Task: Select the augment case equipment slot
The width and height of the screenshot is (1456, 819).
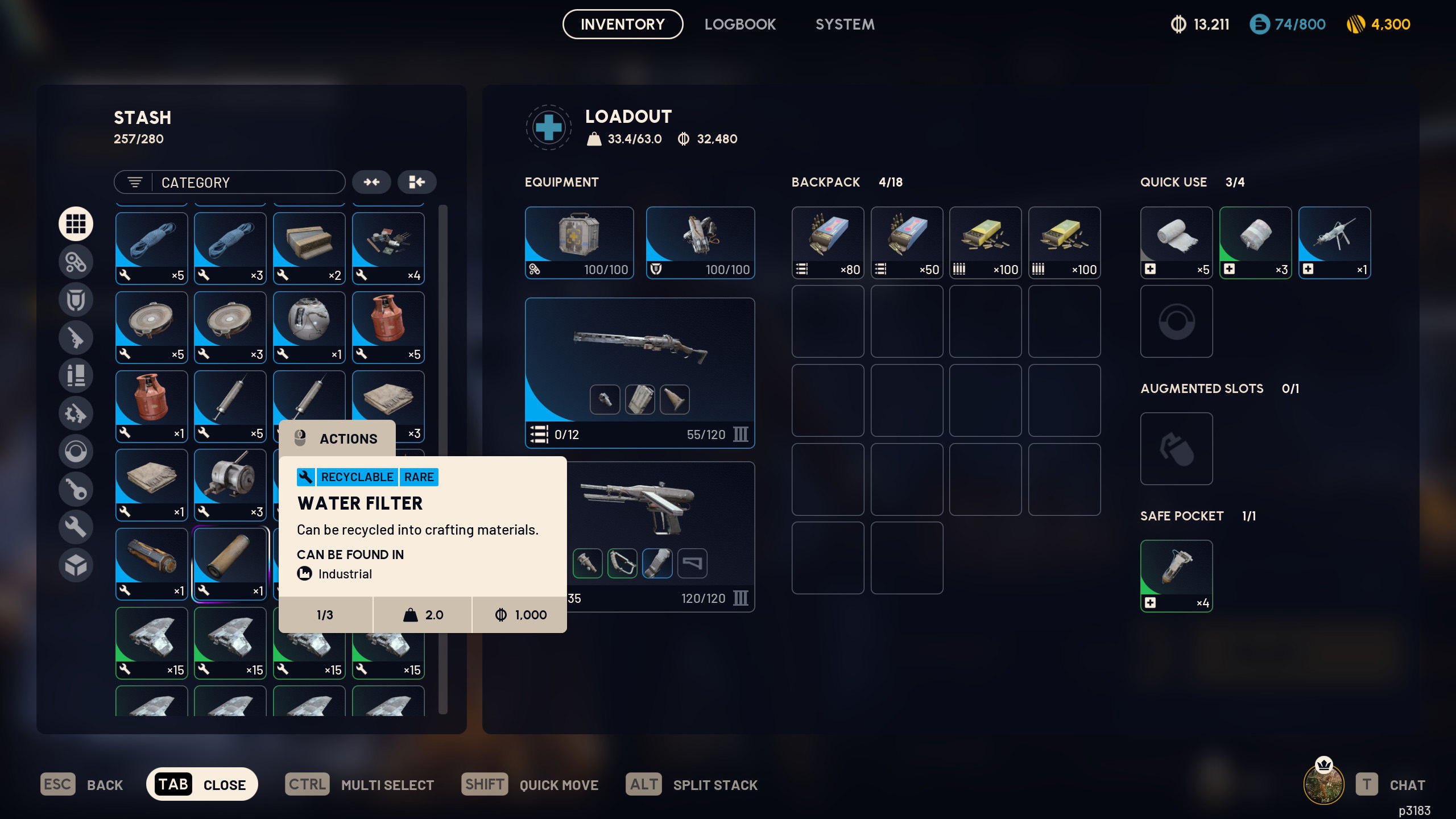Action: (579, 242)
